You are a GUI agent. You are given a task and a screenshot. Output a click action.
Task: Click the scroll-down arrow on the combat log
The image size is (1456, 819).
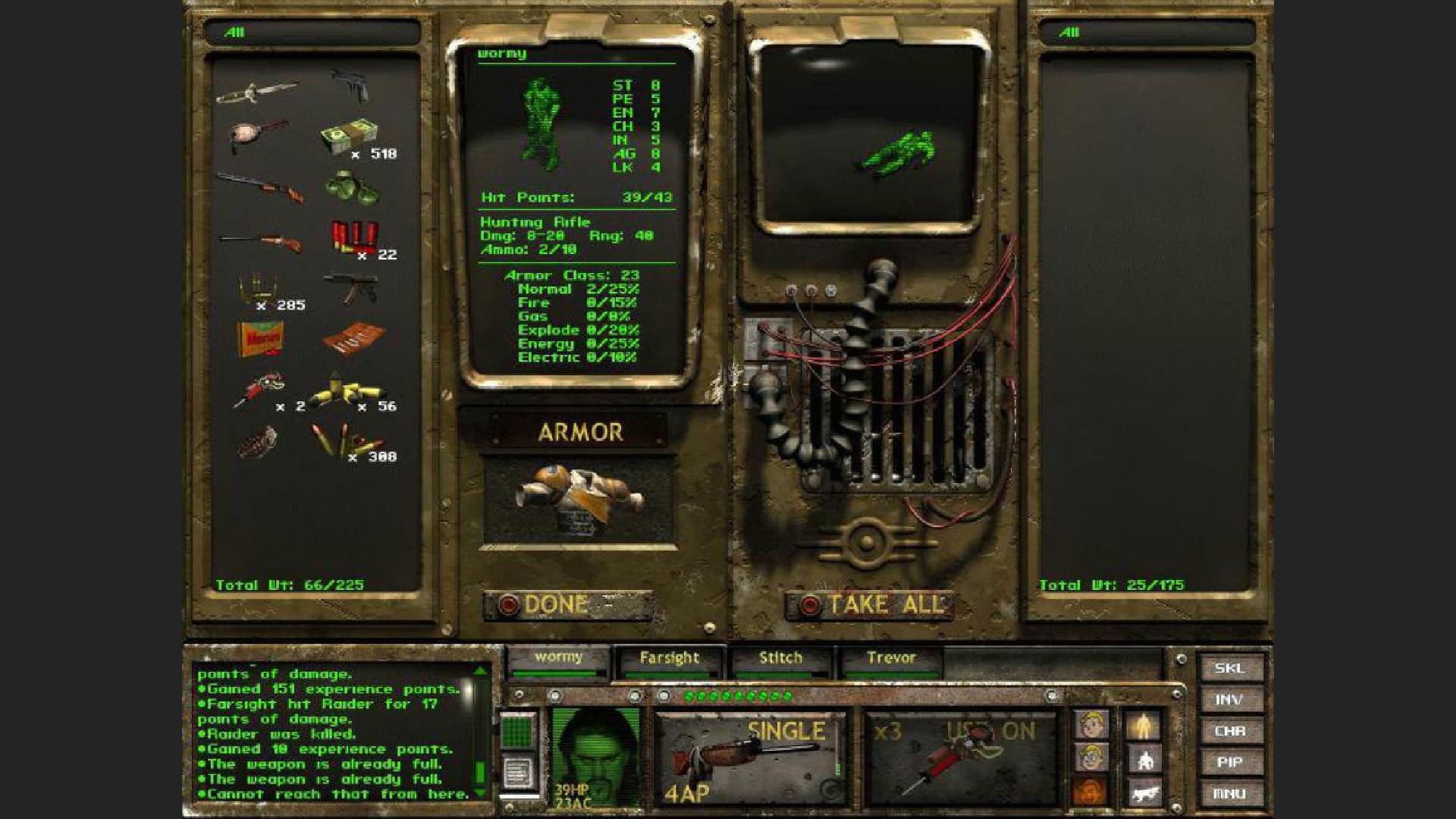coord(481,793)
